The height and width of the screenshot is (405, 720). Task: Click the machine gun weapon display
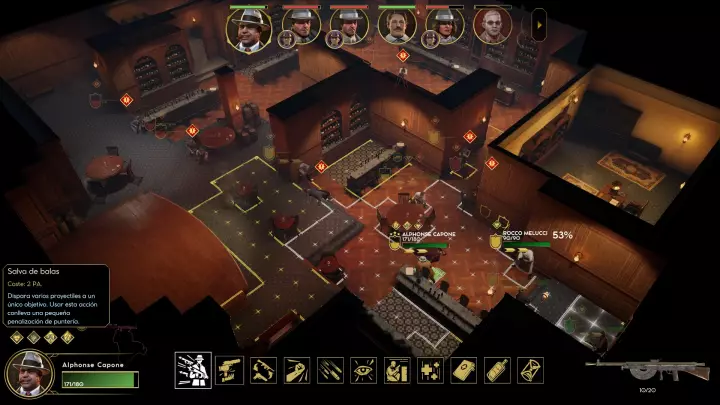645,367
